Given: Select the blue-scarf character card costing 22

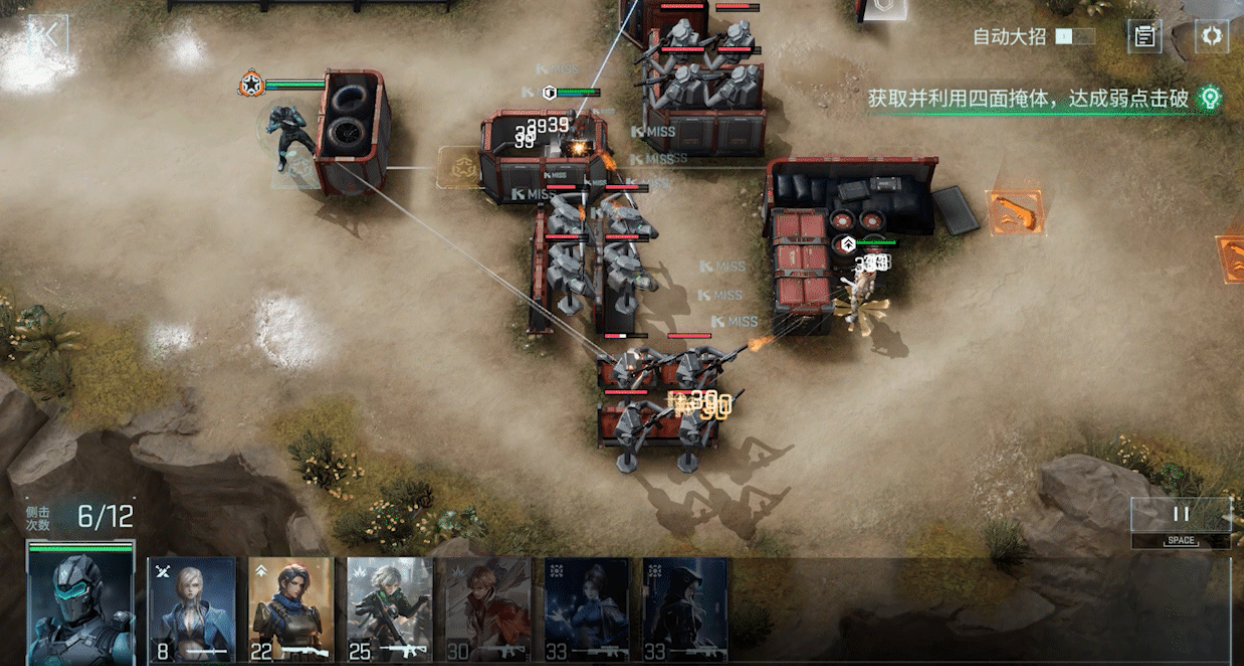Looking at the screenshot, I should coord(290,610).
